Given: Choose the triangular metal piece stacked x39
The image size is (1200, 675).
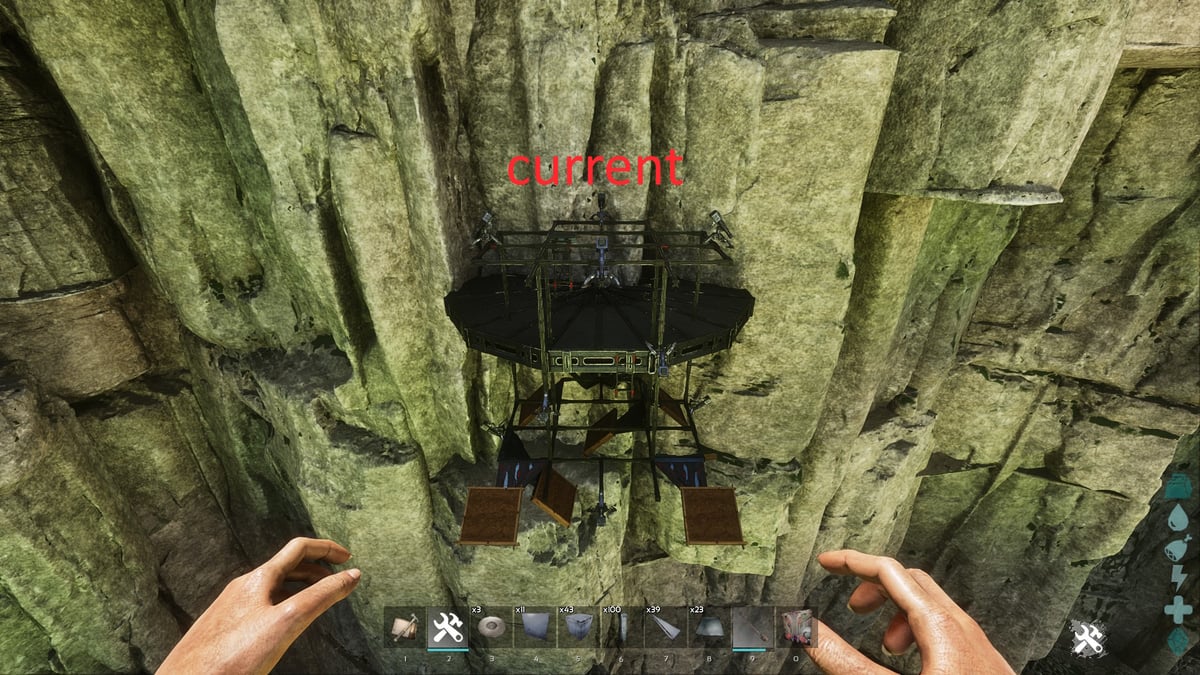Looking at the screenshot, I should (x=665, y=628).
